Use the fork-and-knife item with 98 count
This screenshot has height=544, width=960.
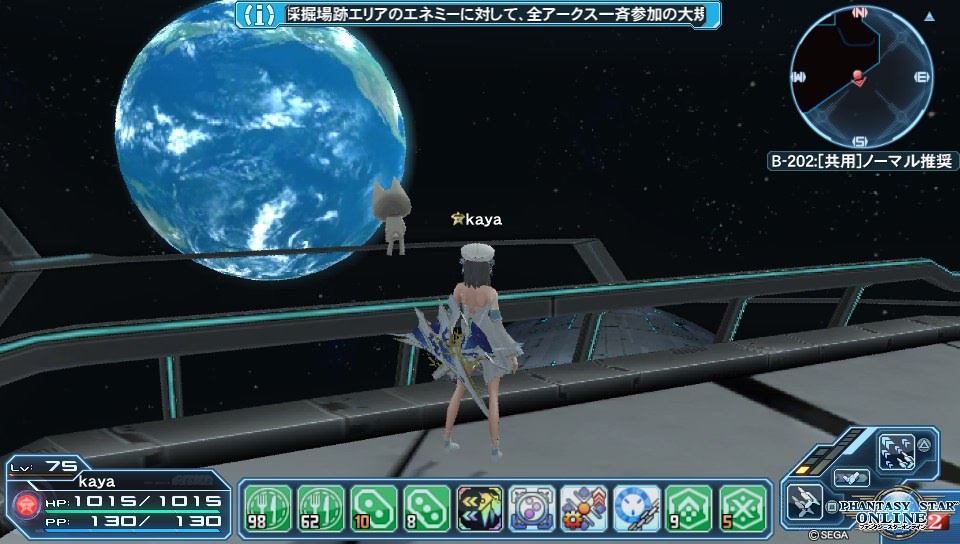(x=267, y=509)
